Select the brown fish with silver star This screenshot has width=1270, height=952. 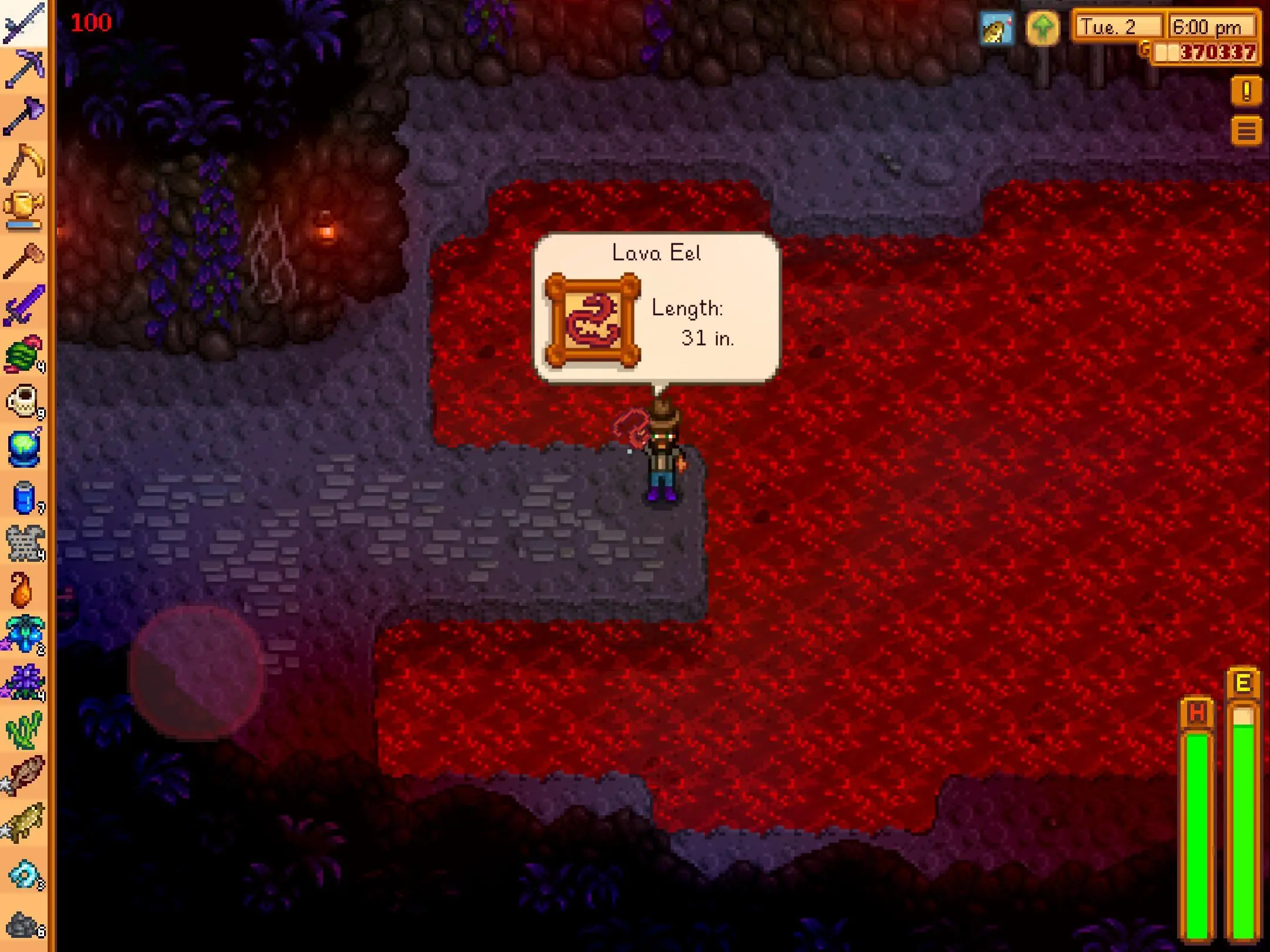[x=25, y=776]
